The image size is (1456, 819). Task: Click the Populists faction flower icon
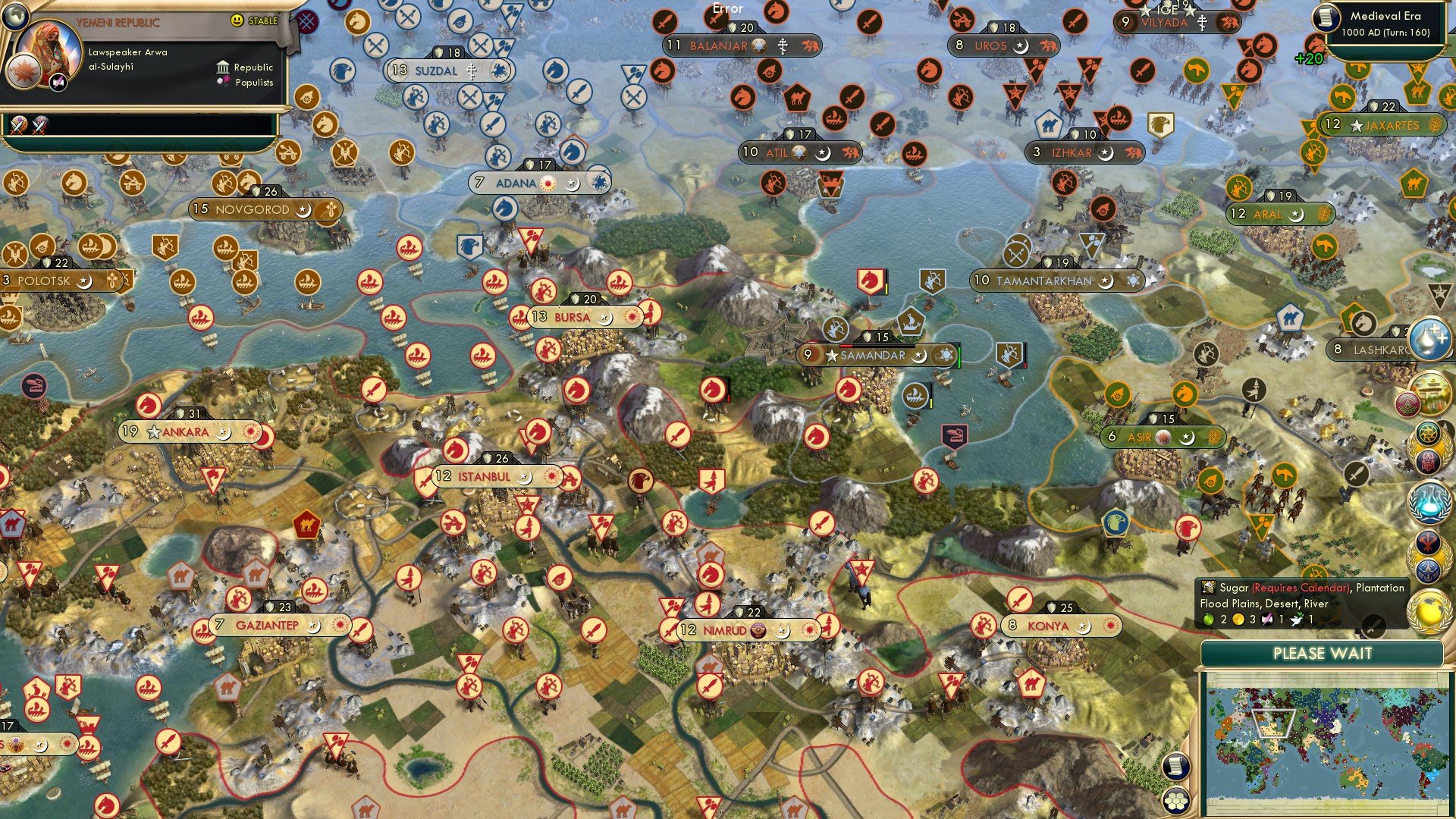[223, 81]
